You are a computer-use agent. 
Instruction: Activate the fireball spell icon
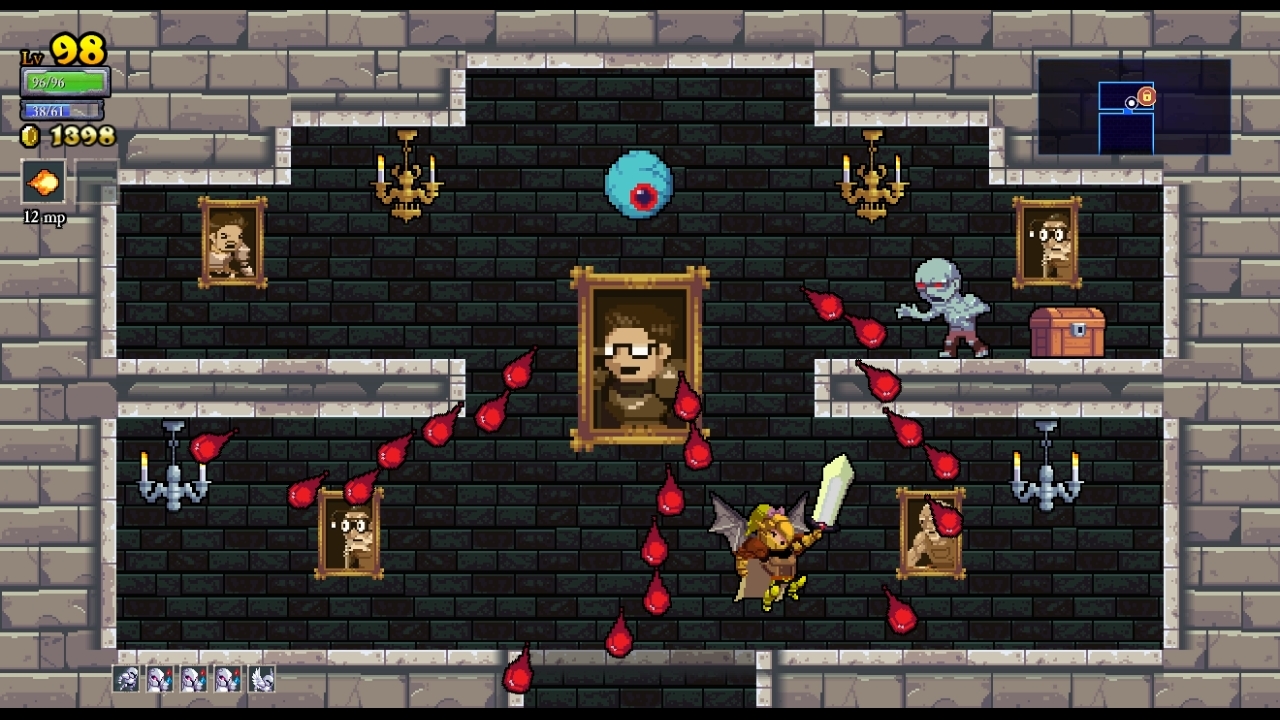tap(43, 182)
